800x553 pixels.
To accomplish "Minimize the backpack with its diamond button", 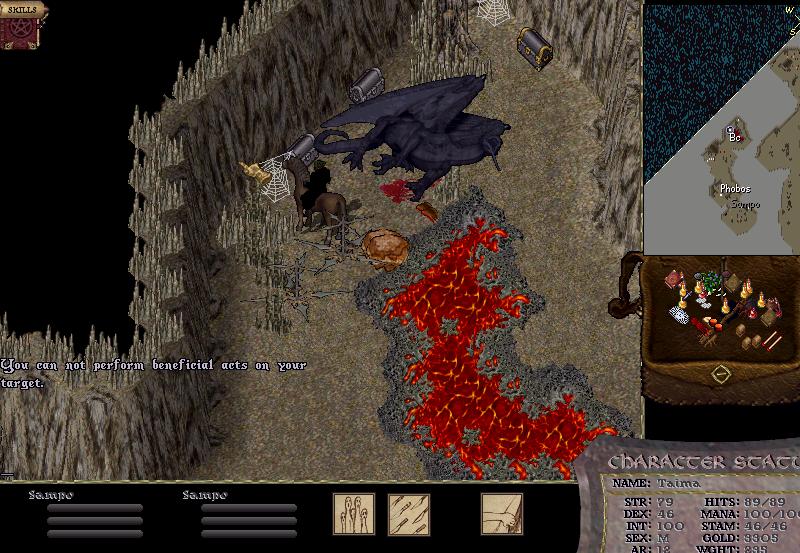I will pos(720,375).
